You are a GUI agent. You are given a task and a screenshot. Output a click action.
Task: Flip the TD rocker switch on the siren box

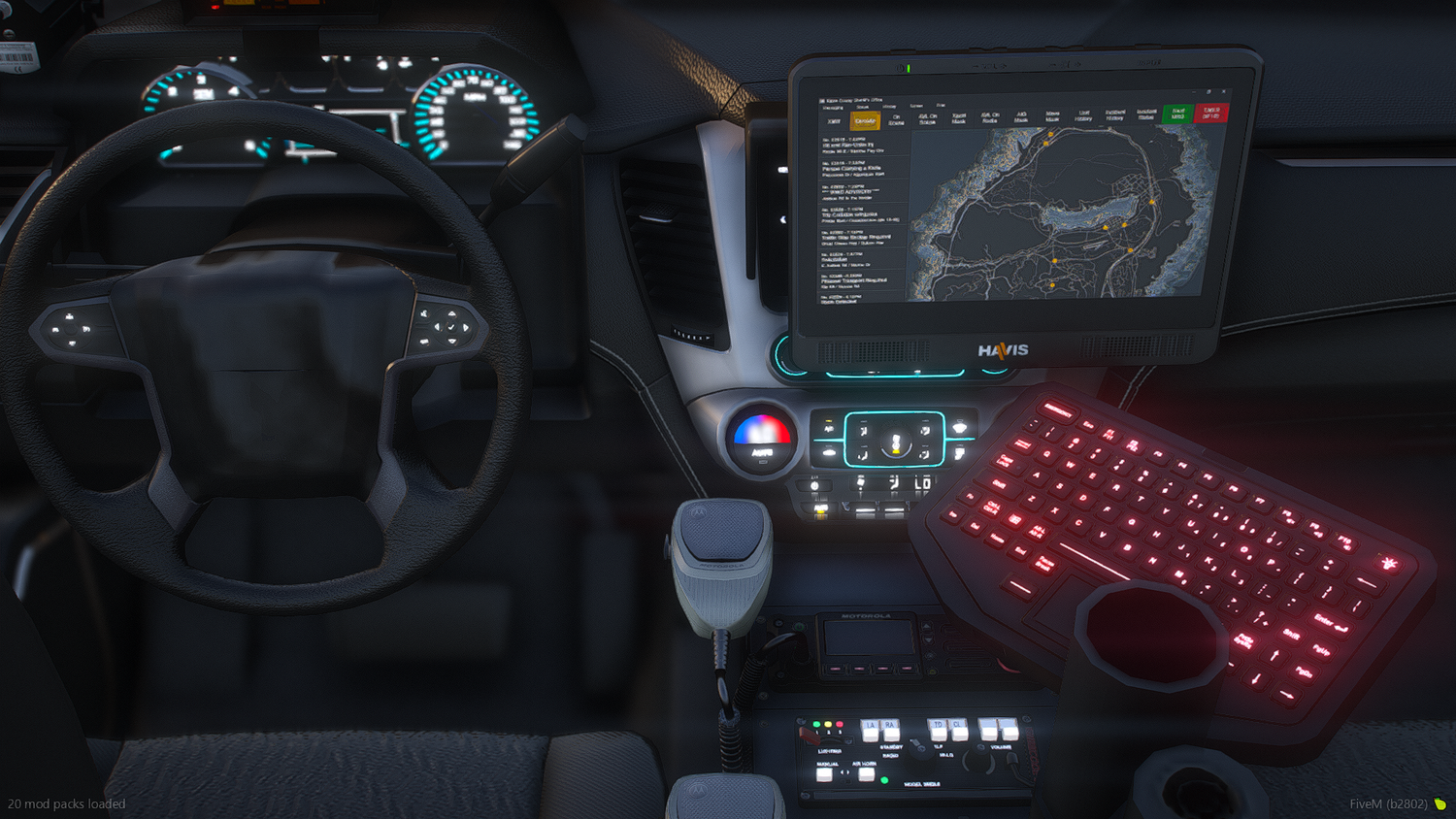[940, 730]
